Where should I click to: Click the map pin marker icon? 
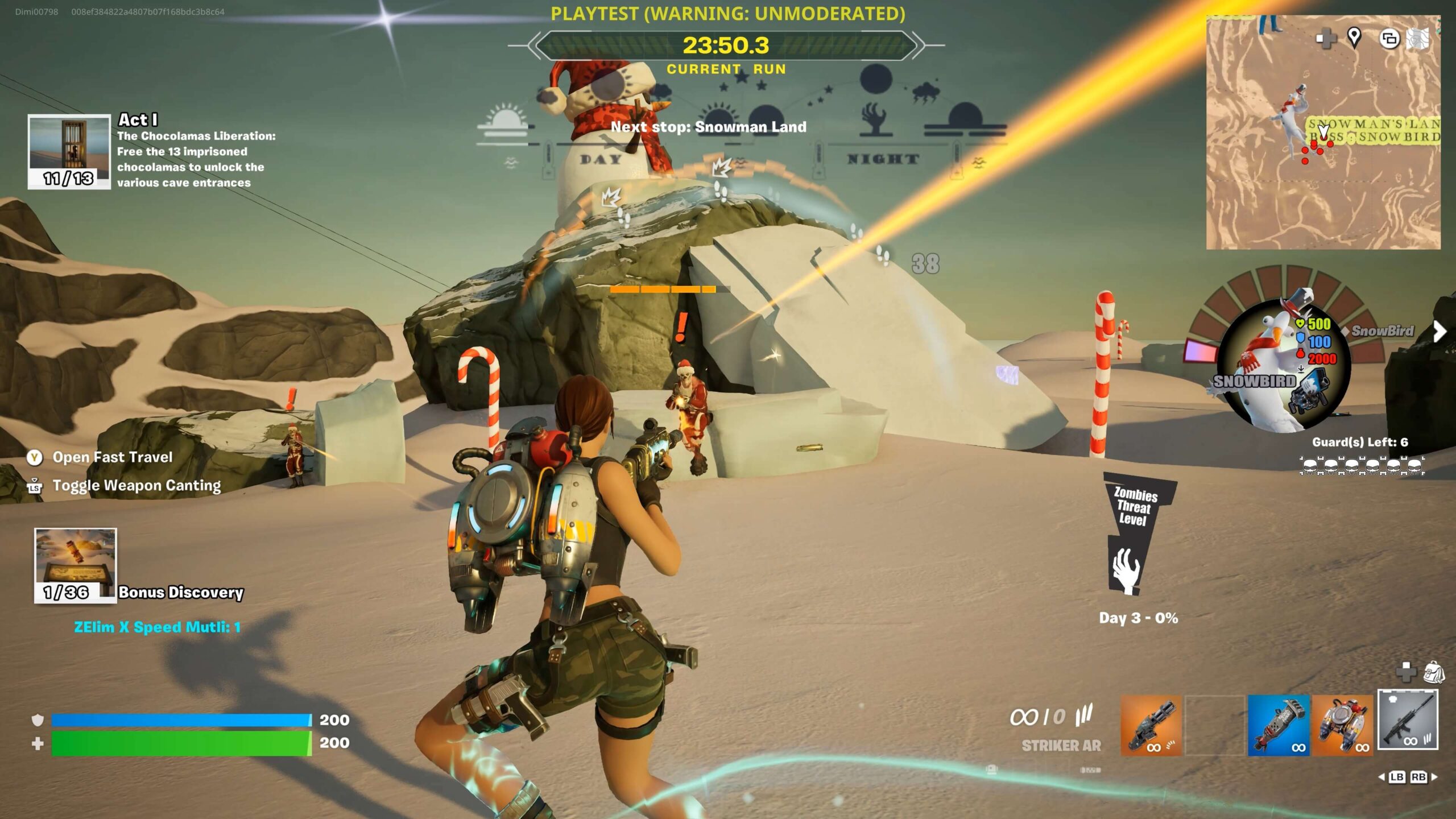pos(1354,38)
